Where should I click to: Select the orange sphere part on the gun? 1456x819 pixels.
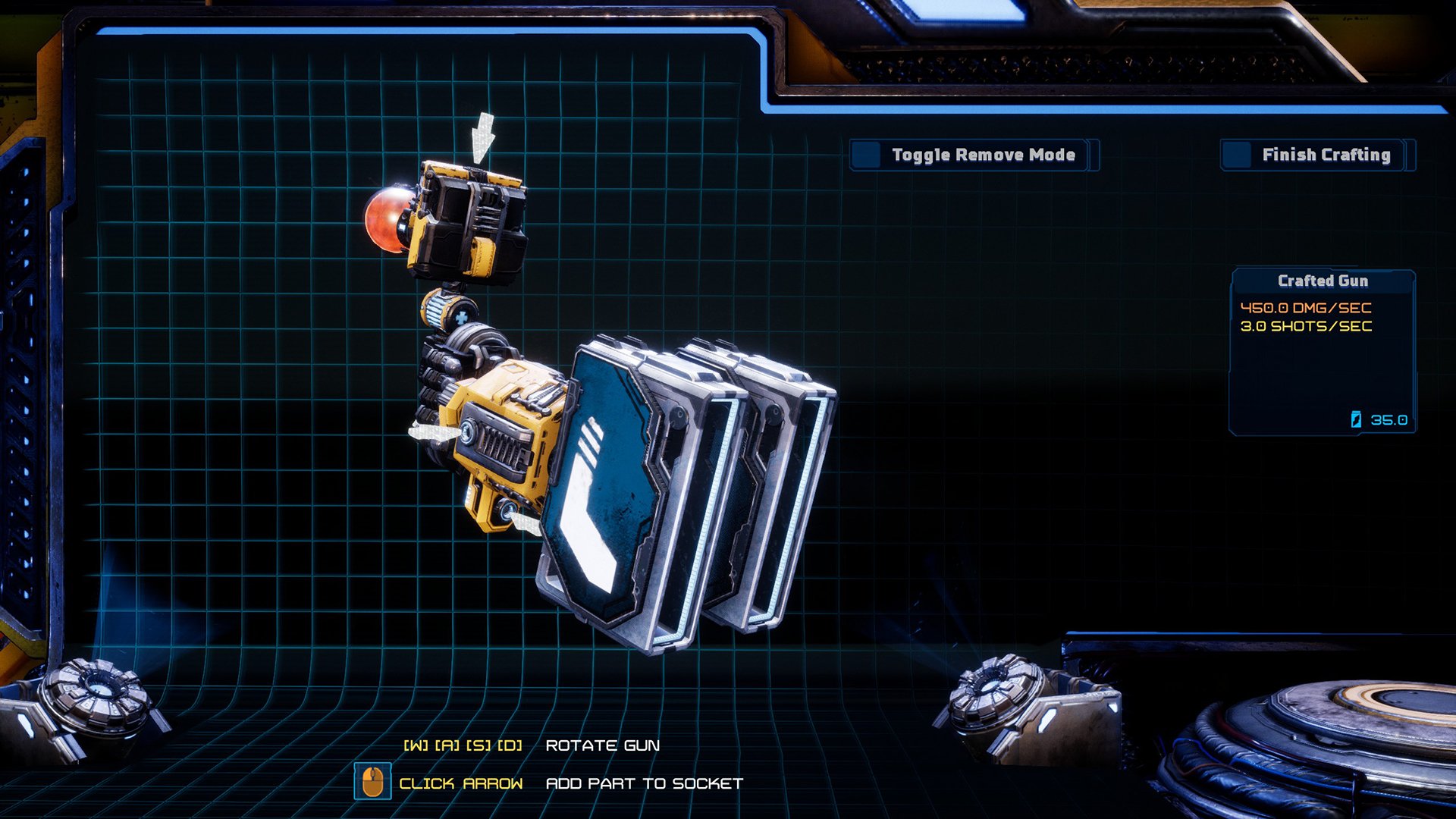tap(388, 221)
